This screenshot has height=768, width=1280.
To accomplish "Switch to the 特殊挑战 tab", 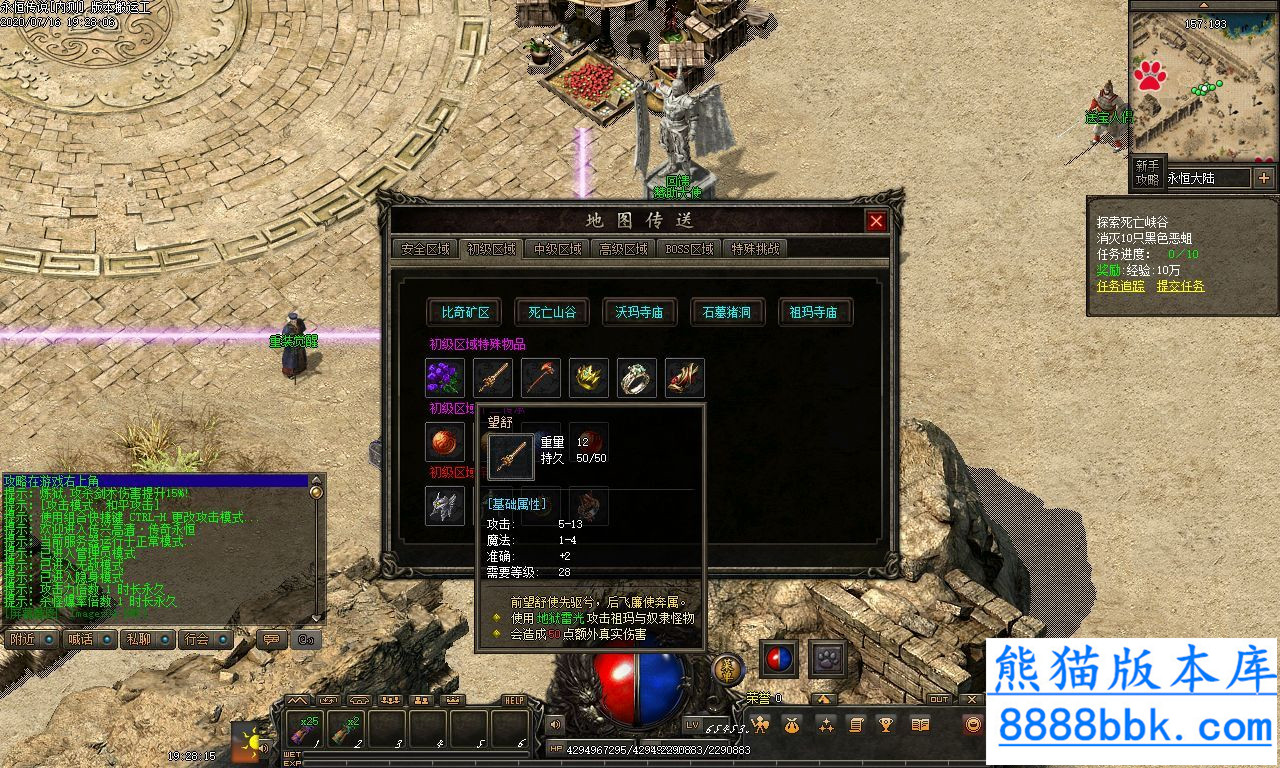I will pyautogui.click(x=756, y=249).
